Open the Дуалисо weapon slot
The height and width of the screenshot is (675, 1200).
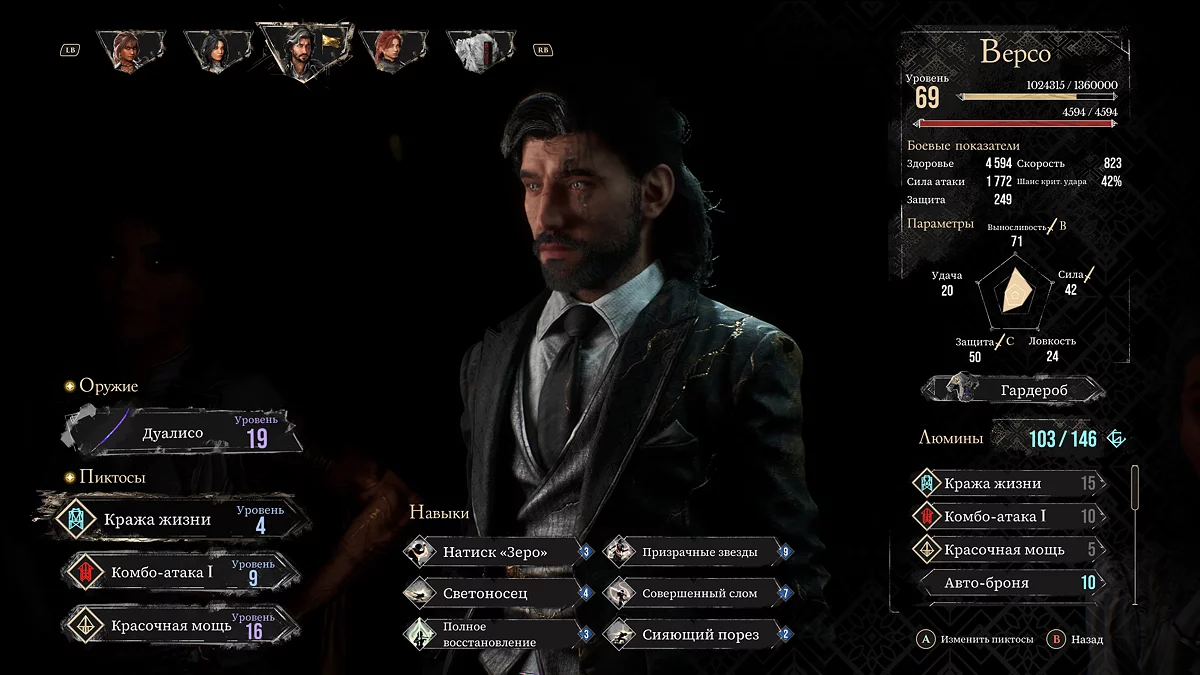point(182,433)
